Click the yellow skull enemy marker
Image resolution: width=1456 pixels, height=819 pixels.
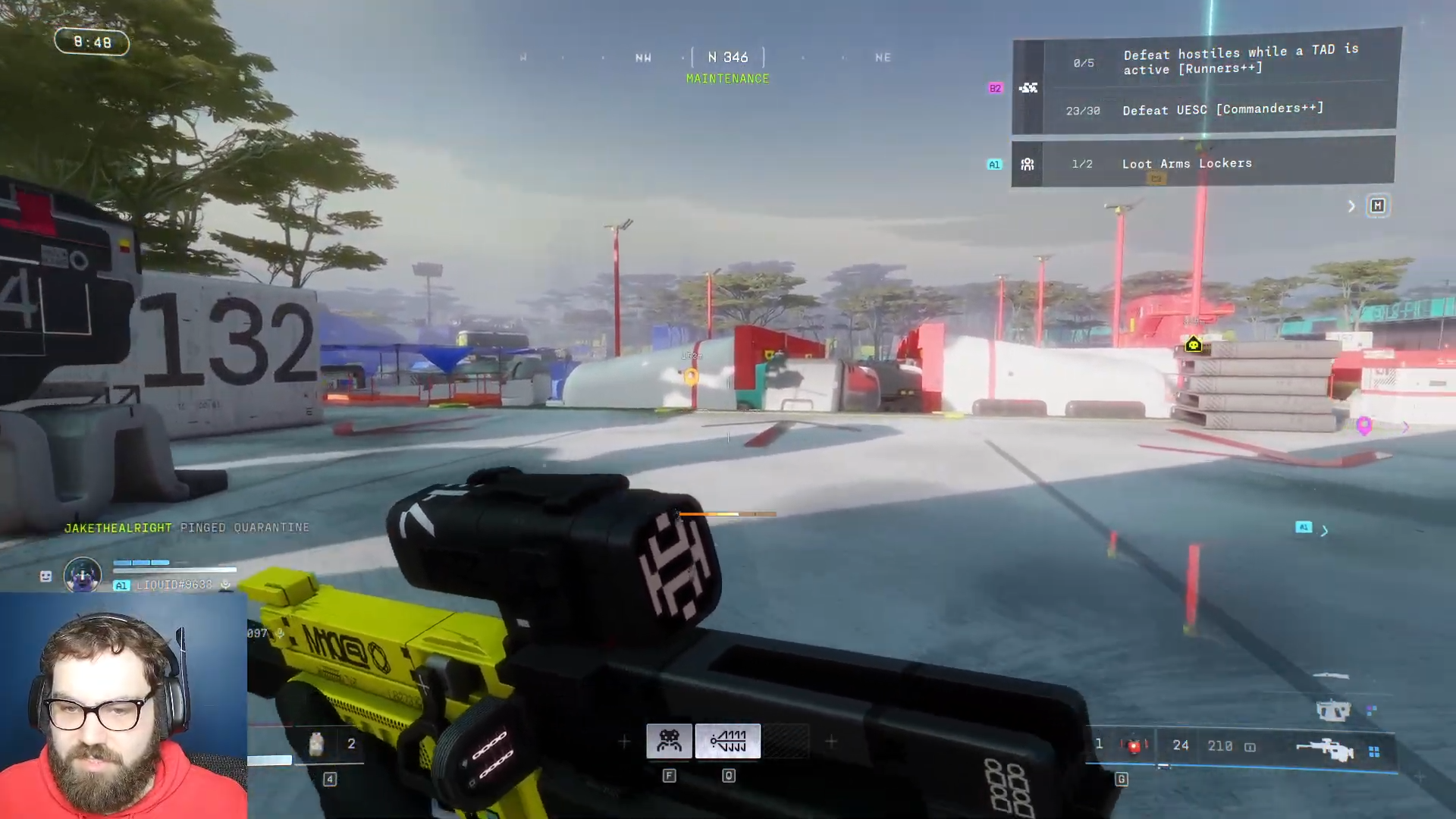tap(1194, 346)
